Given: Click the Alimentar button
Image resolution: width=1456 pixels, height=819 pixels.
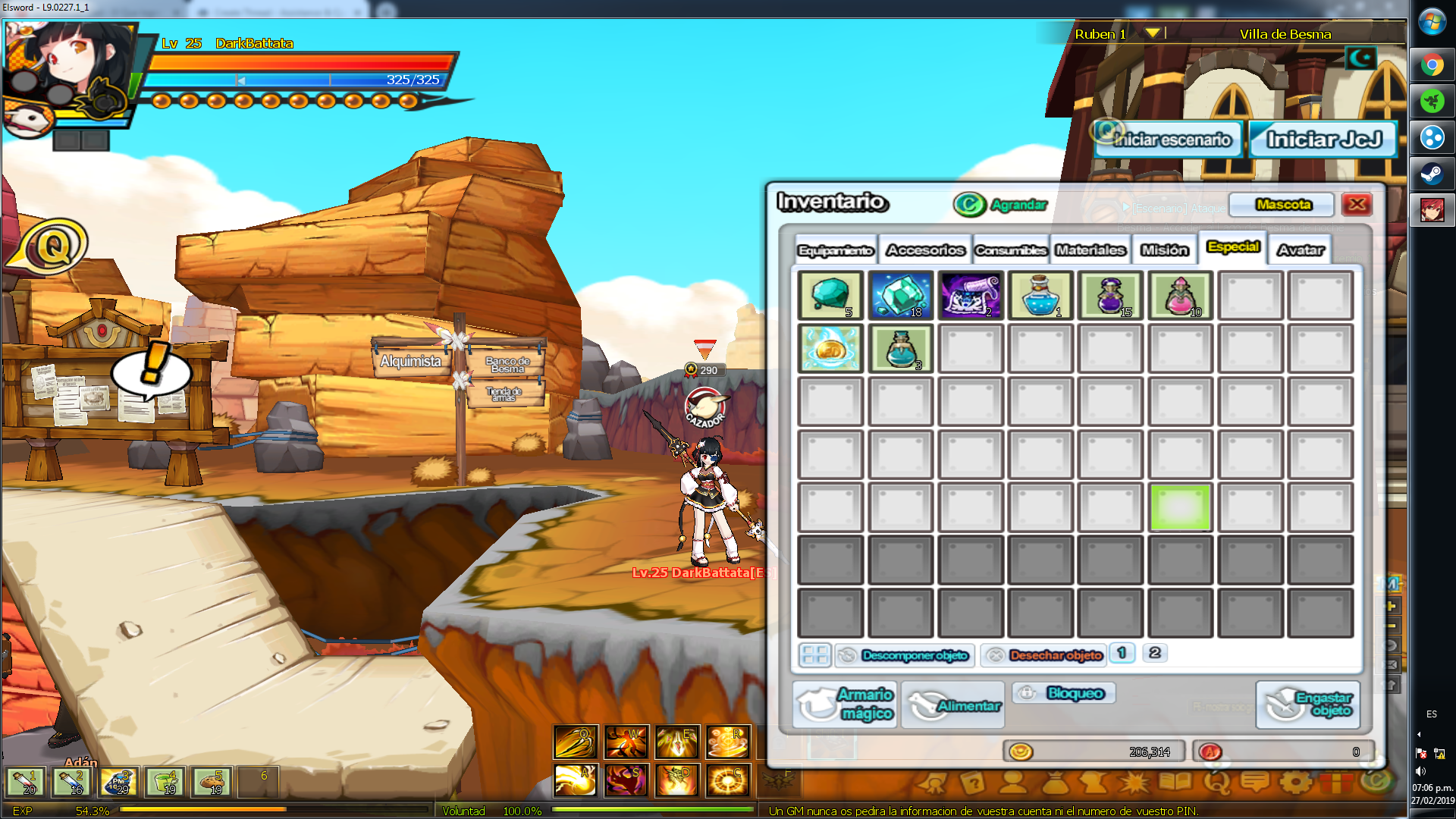Looking at the screenshot, I should 954,705.
